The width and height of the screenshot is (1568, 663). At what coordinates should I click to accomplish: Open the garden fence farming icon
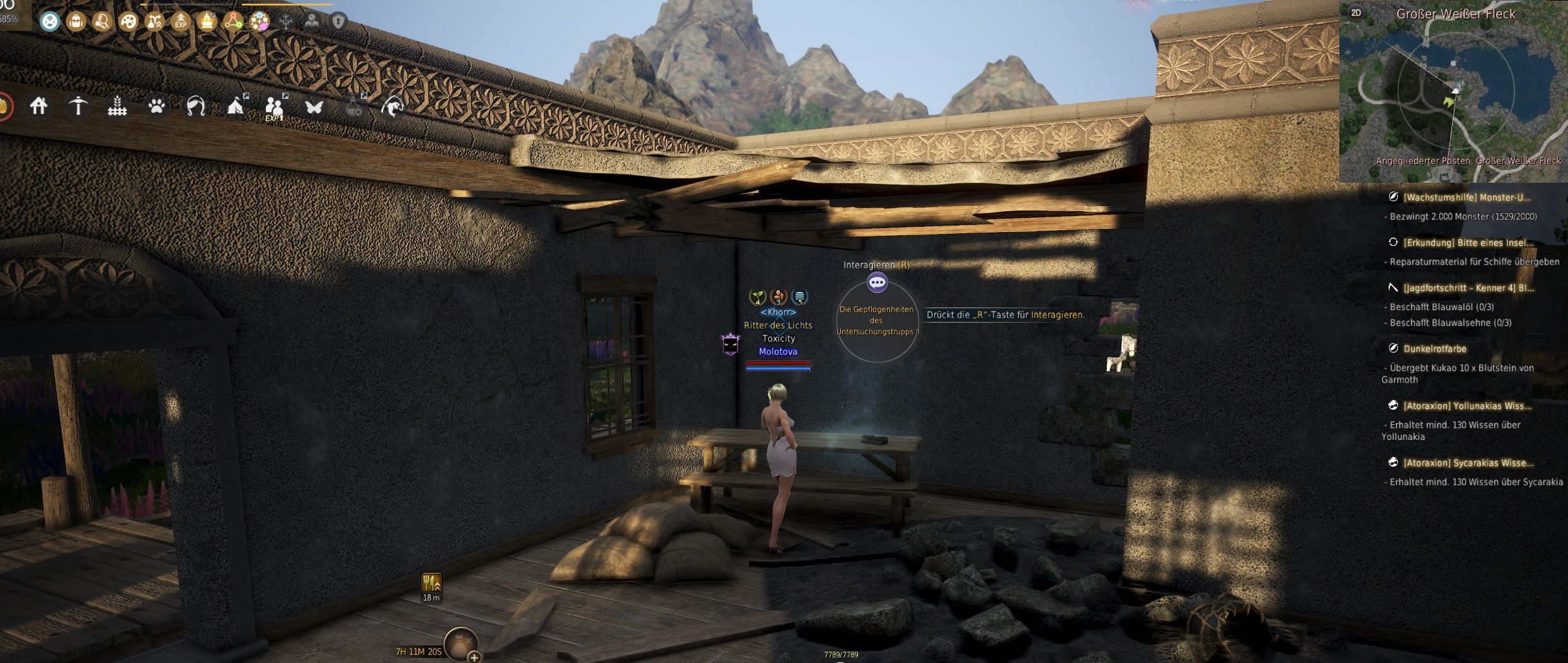117,107
